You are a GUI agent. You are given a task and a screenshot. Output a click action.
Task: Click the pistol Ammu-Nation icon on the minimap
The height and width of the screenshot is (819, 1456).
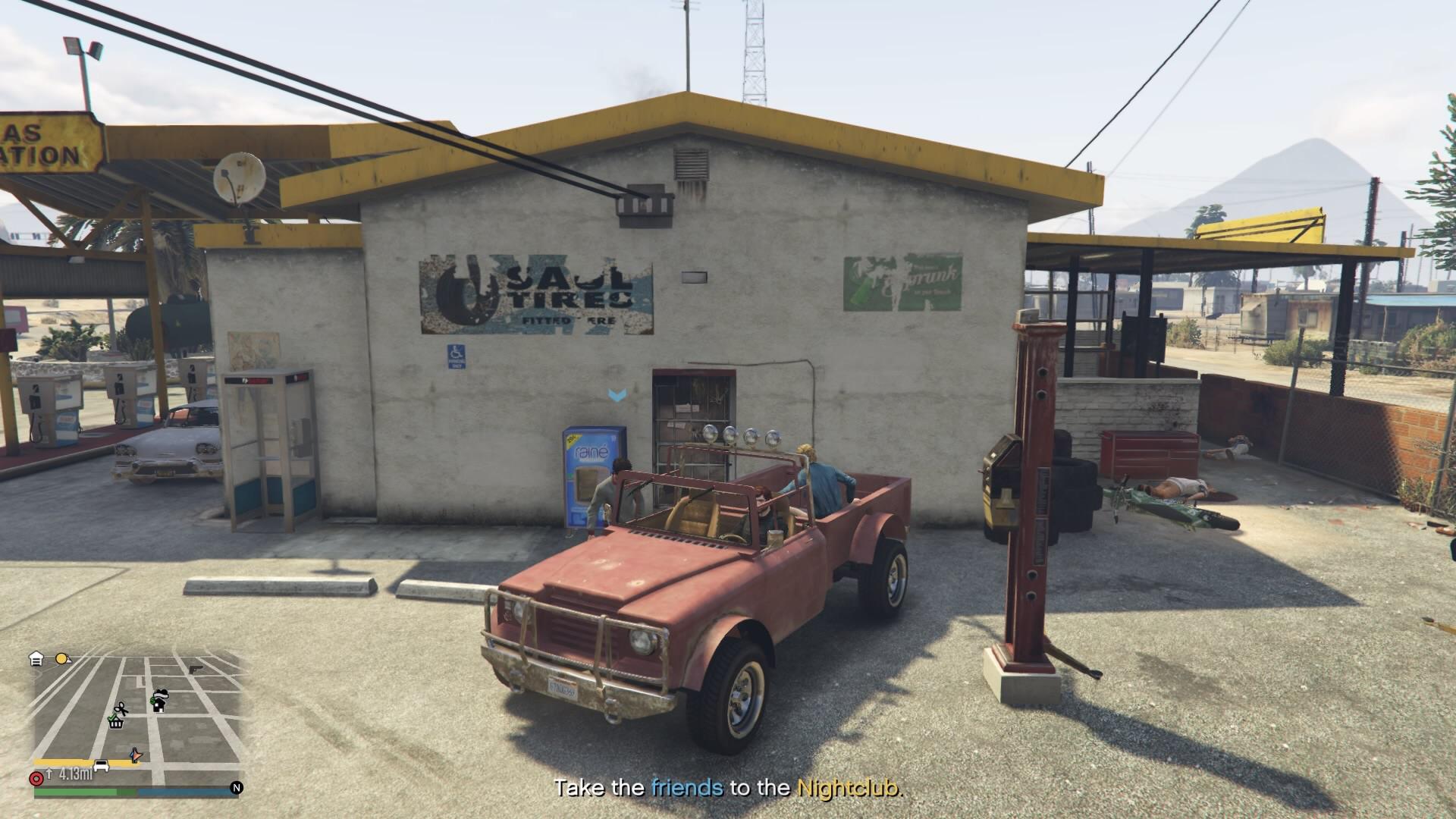coord(196,670)
